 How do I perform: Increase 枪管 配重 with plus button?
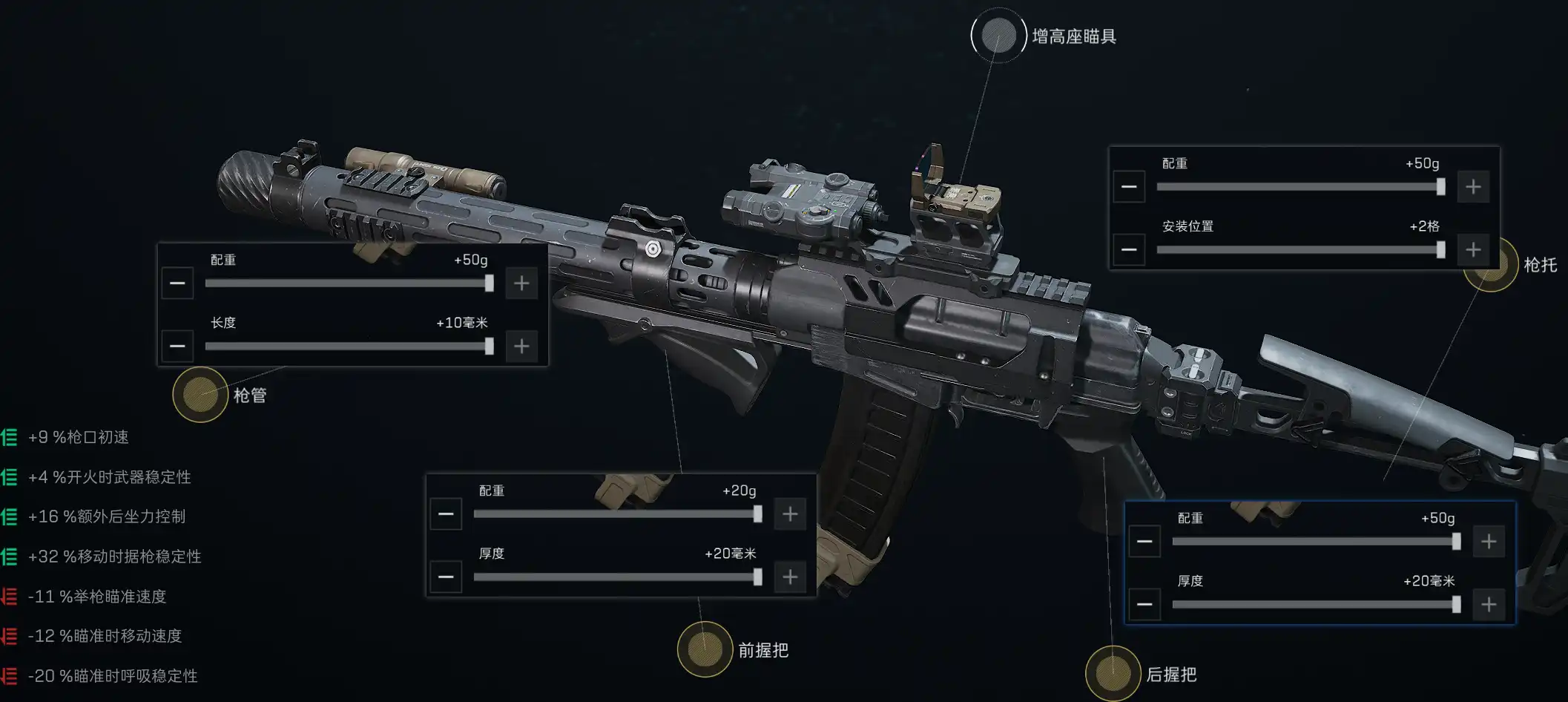(521, 283)
